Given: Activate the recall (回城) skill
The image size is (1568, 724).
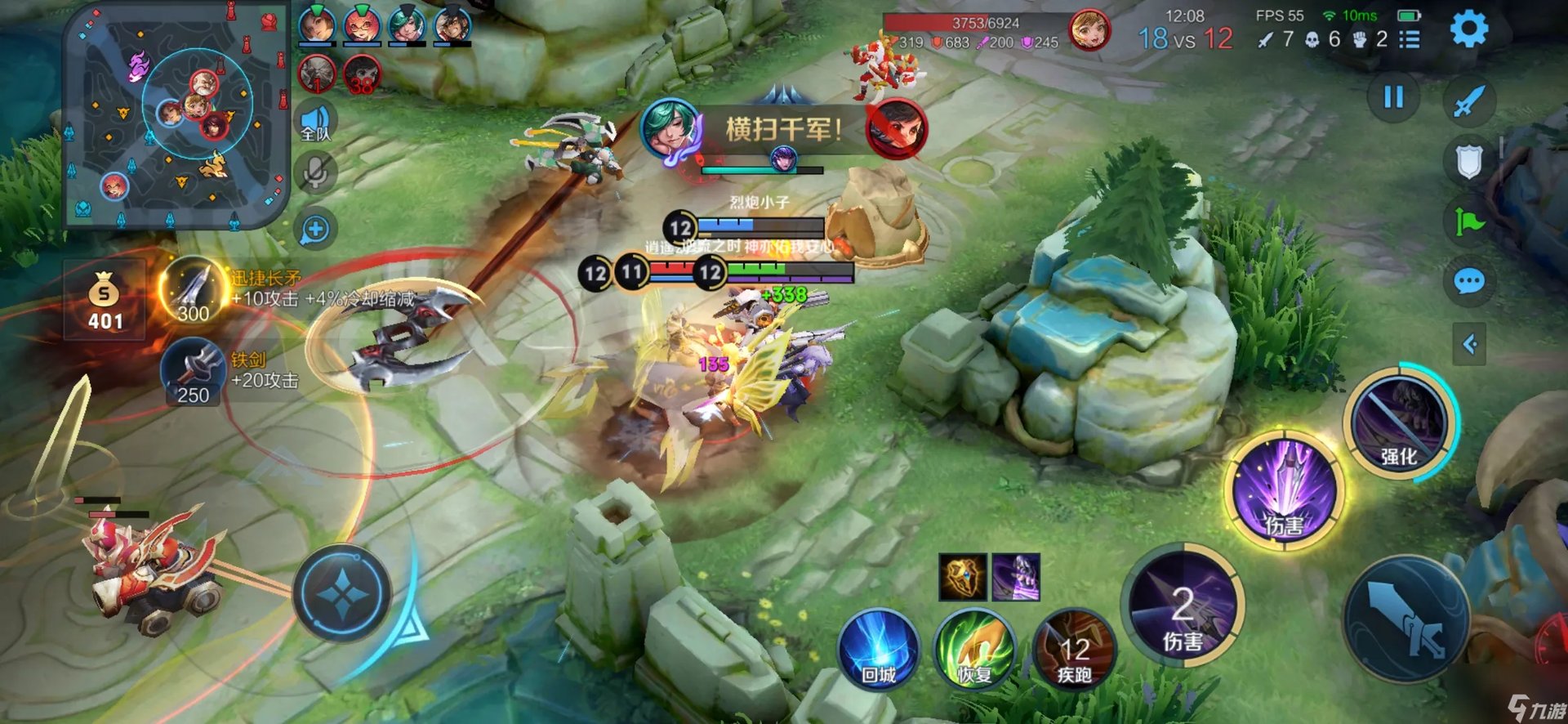Looking at the screenshot, I should pos(879,651).
